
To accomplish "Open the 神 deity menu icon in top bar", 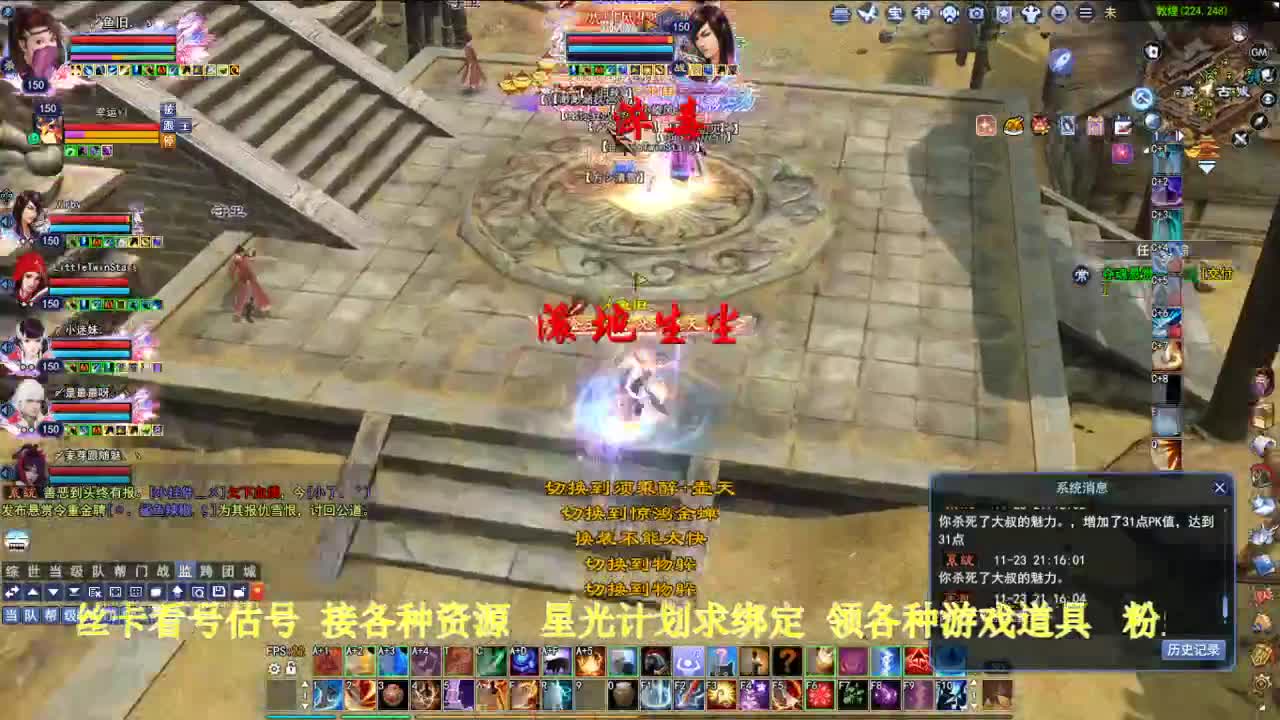I will click(921, 13).
